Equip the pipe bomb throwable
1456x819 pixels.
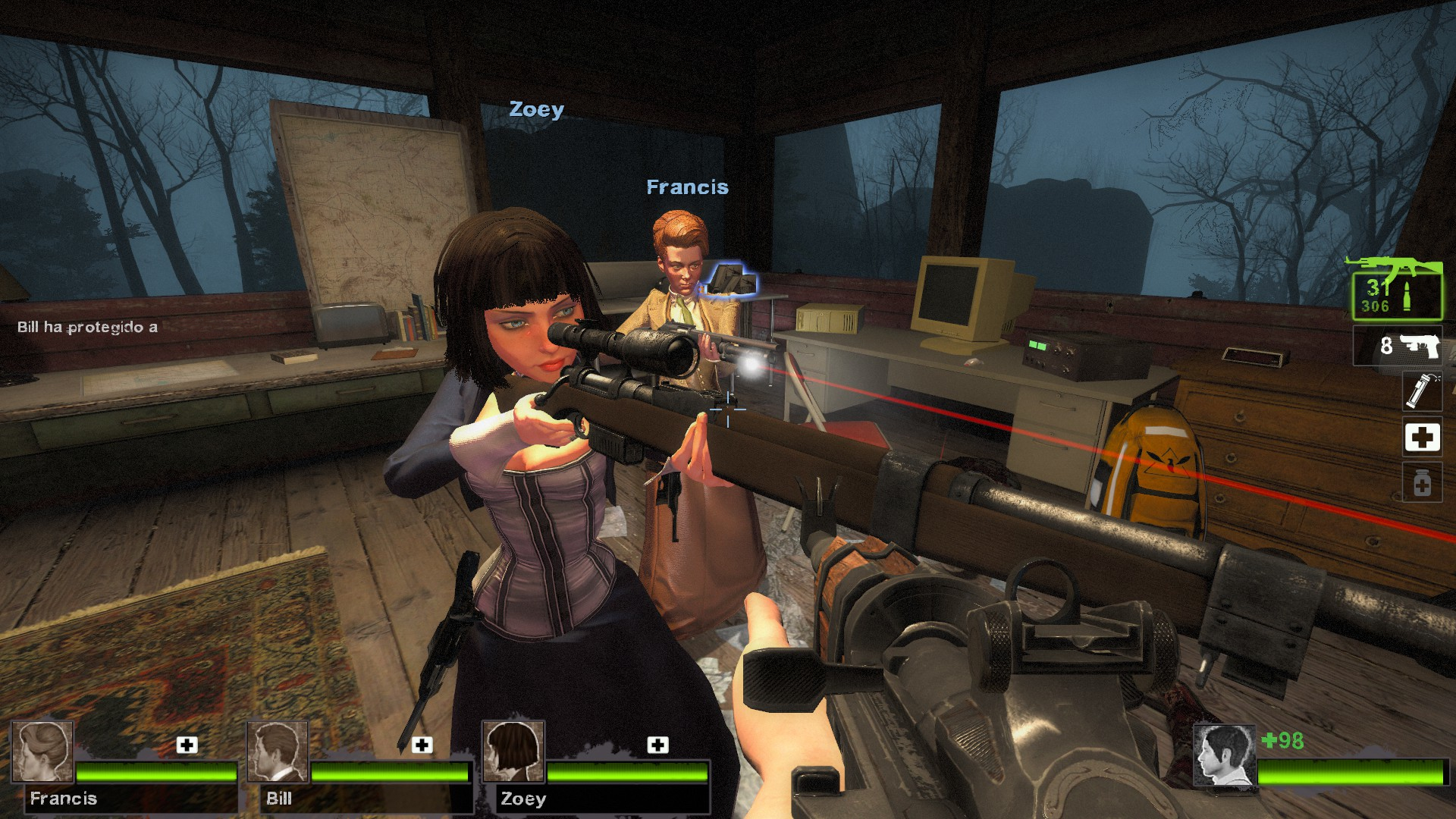[1421, 391]
